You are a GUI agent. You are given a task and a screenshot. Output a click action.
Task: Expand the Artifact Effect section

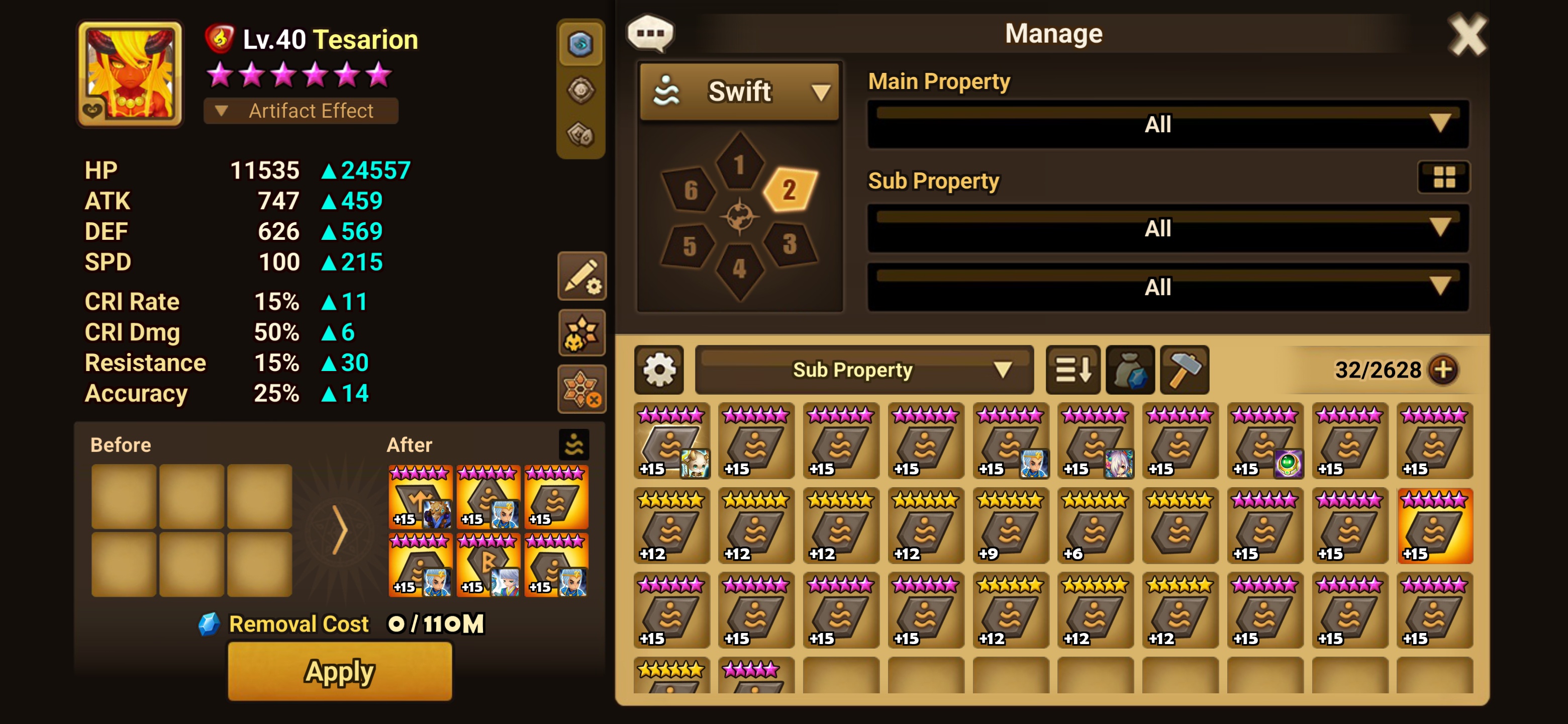tap(301, 111)
